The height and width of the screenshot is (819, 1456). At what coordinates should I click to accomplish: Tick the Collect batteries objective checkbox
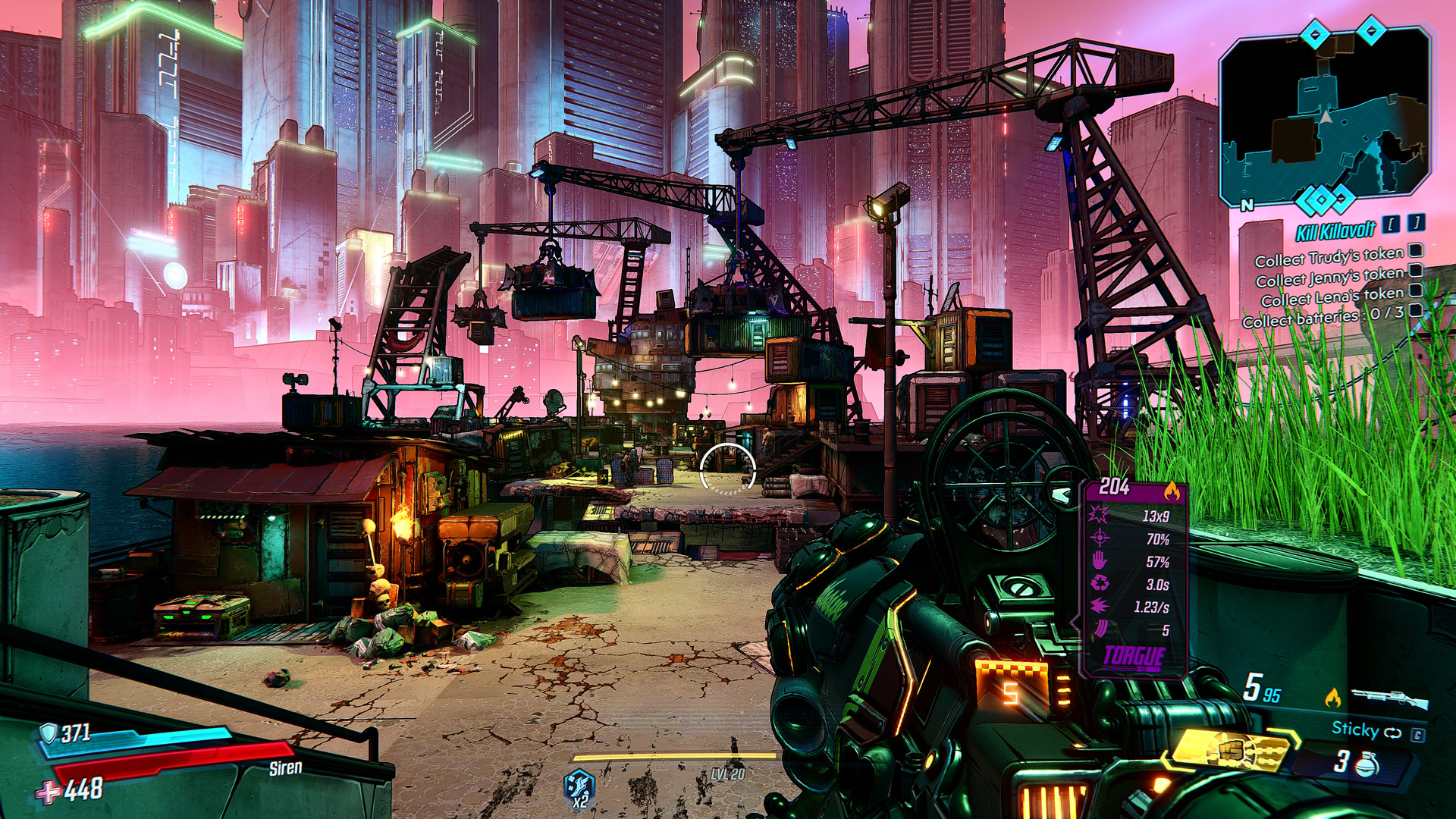(1416, 310)
